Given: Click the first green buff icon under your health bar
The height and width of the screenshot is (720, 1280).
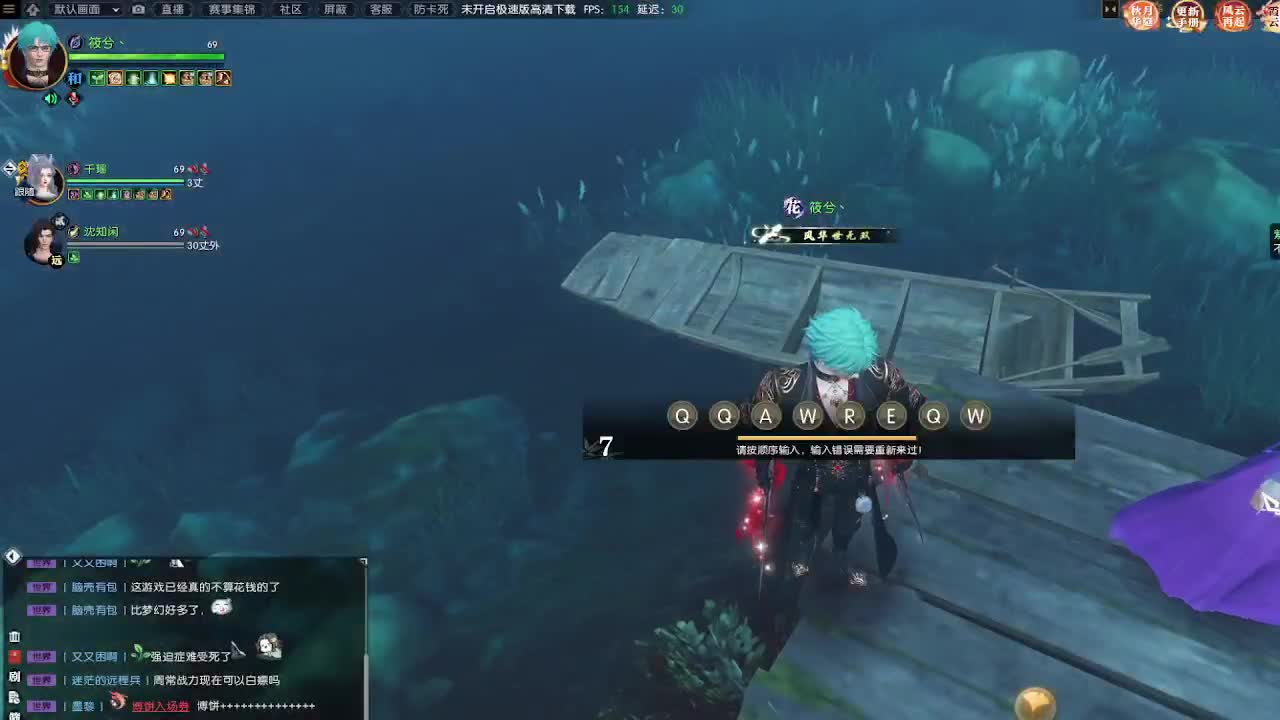Looking at the screenshot, I should click(x=95, y=76).
